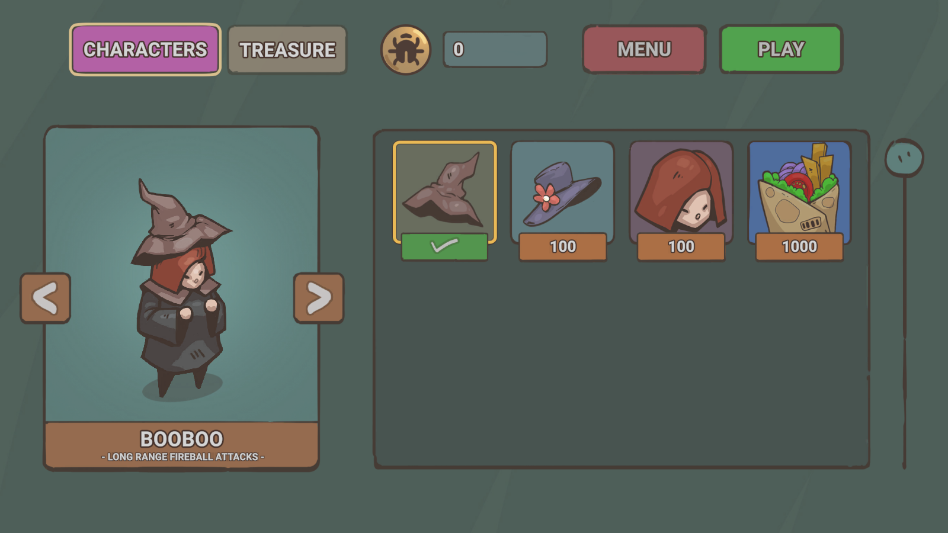Click the beetle coin currency icon
The width and height of the screenshot is (948, 533).
(406, 50)
